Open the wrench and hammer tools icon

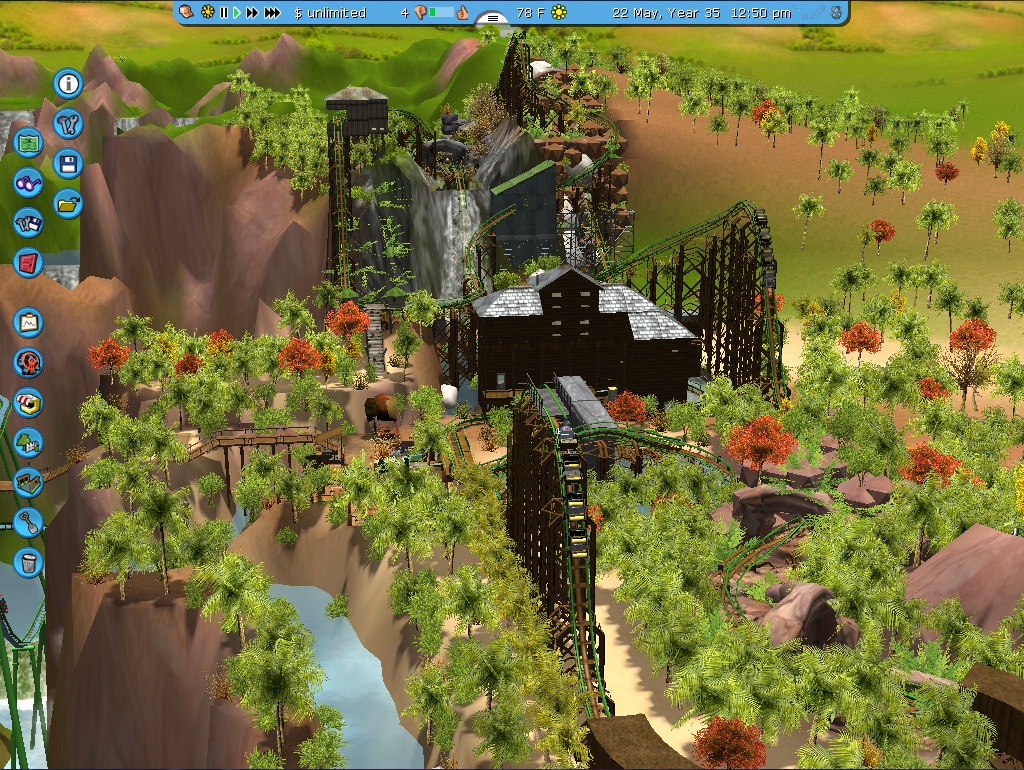(x=68, y=124)
